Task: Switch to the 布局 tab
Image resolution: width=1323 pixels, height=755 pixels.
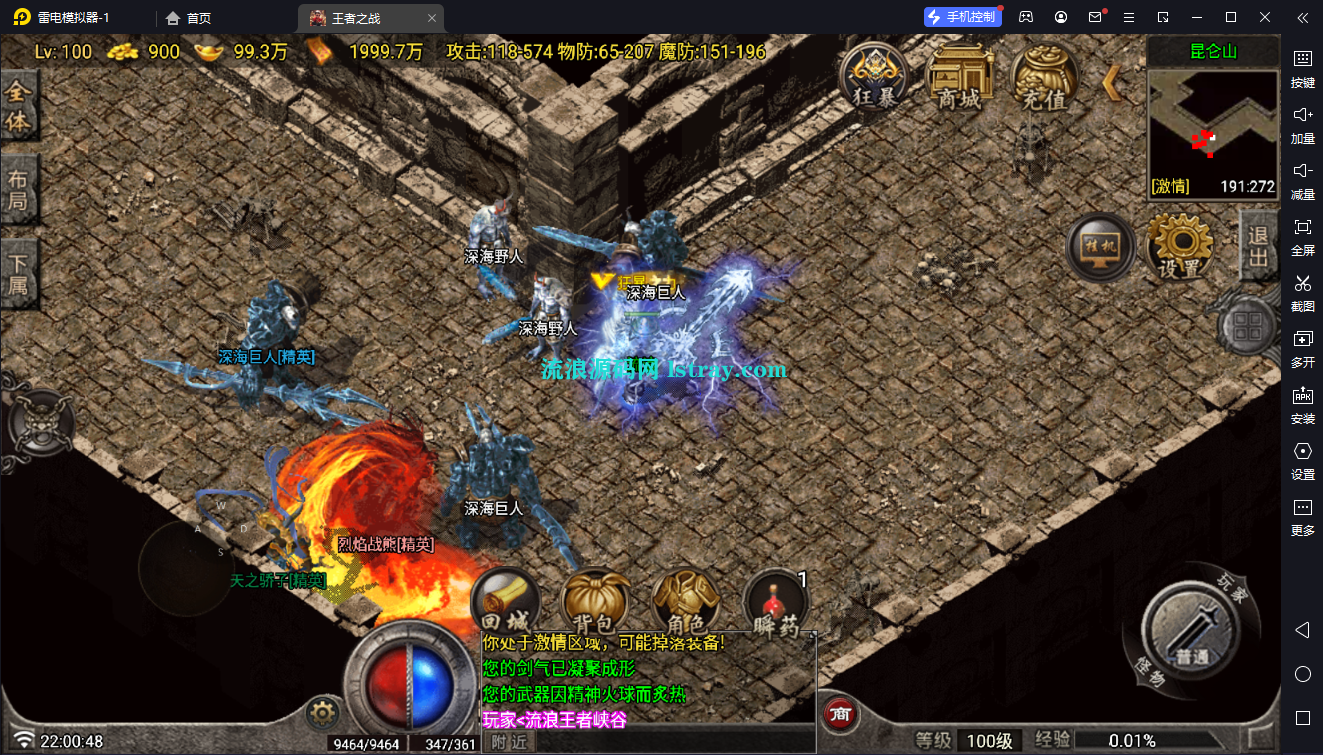Action: (19, 192)
